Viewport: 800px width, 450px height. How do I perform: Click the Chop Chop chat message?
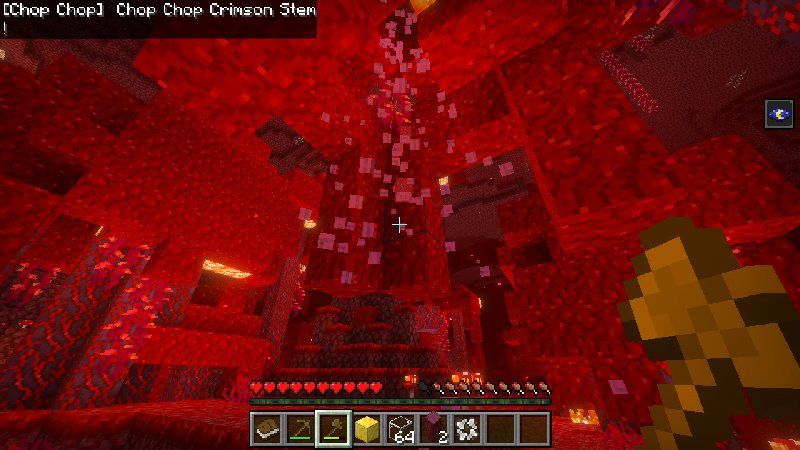(x=159, y=10)
